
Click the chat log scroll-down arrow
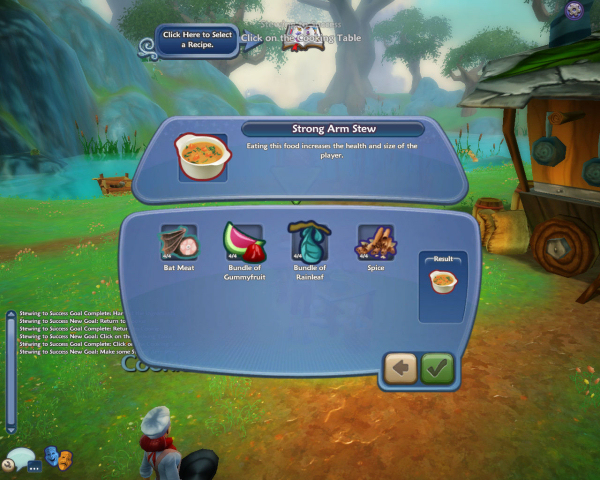click(11, 429)
